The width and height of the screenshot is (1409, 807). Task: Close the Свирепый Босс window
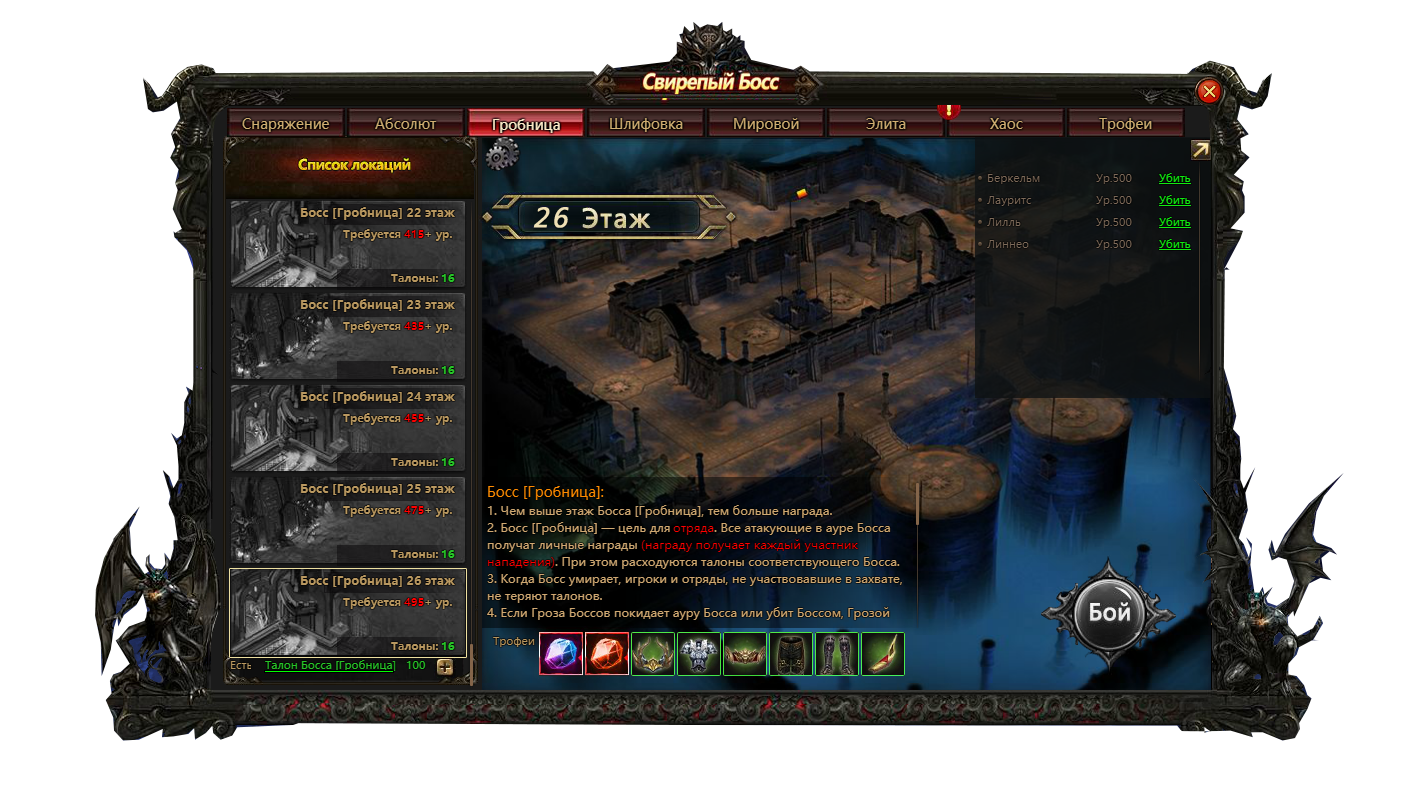tap(1209, 92)
